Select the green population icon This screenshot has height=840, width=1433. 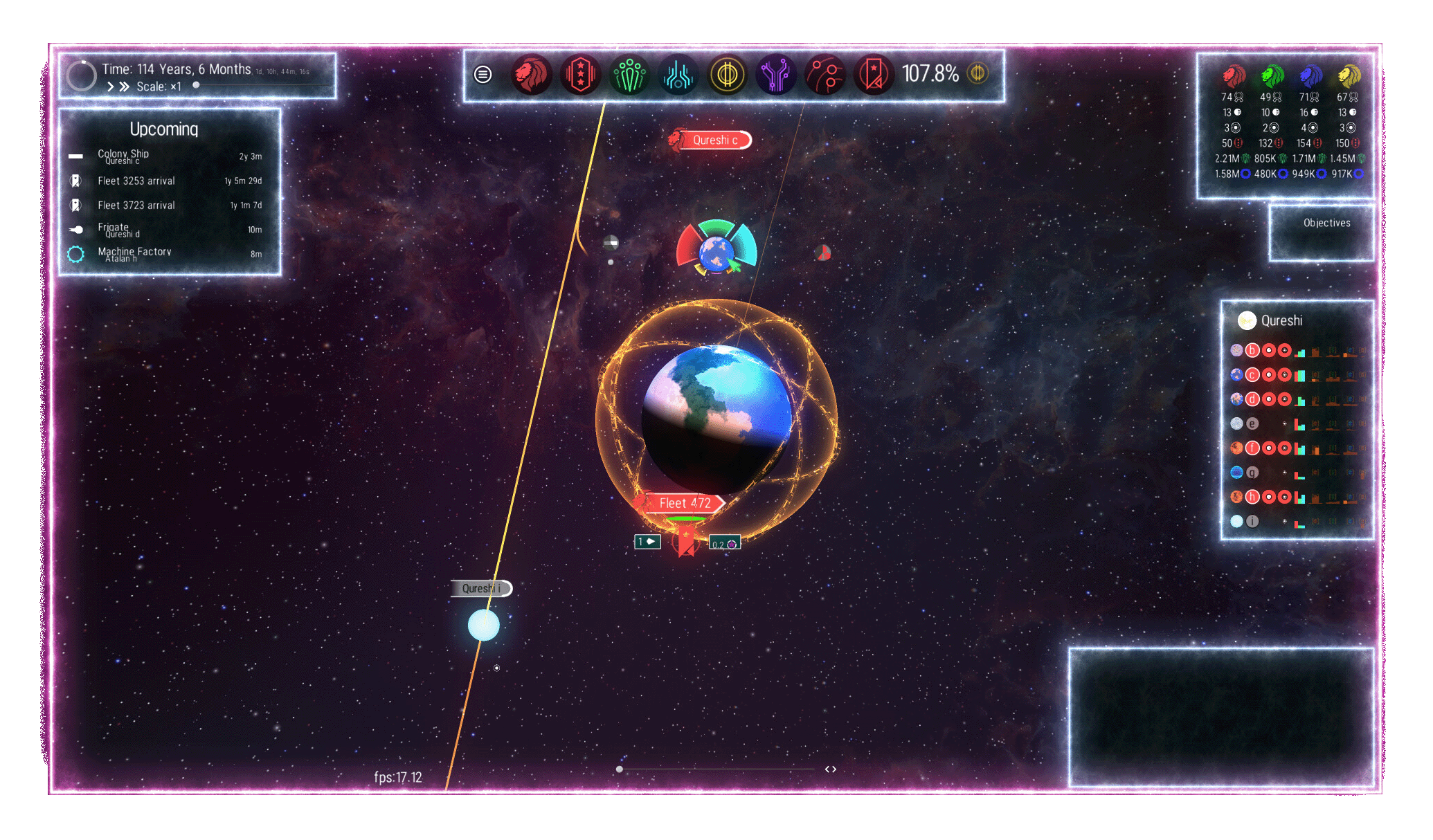tap(629, 74)
